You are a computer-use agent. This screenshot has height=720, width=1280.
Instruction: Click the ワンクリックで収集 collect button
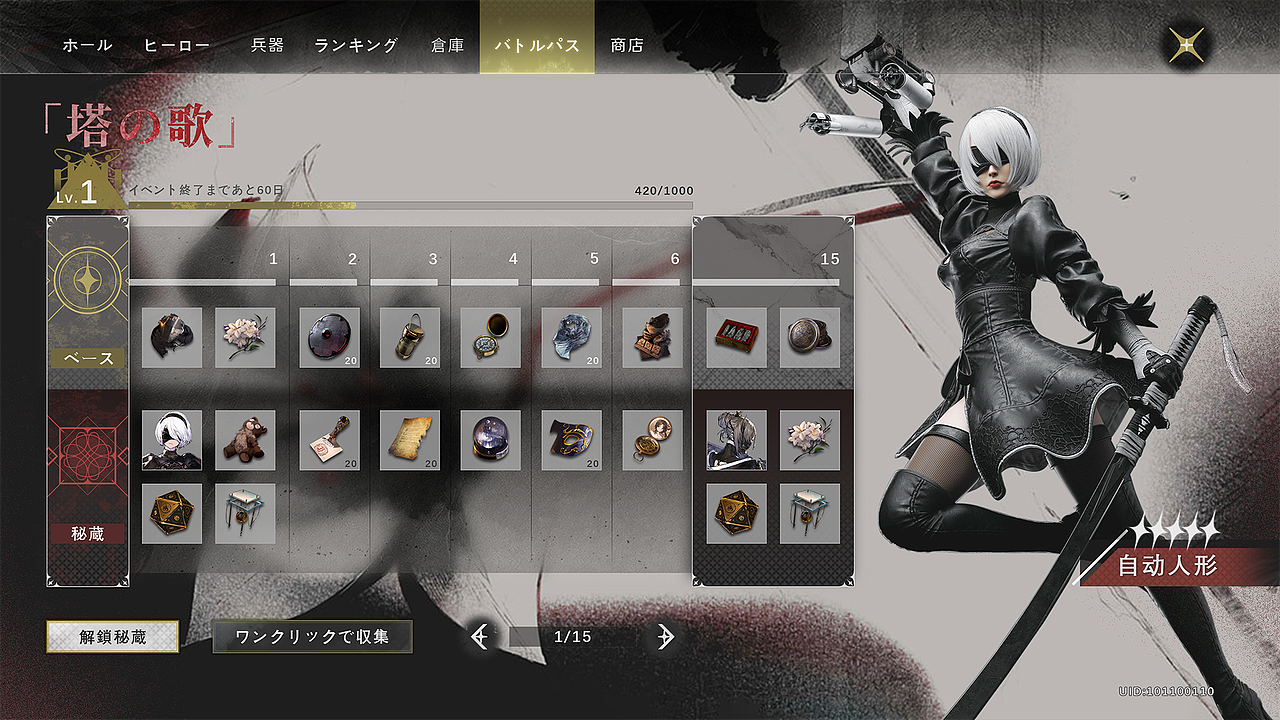click(x=312, y=635)
